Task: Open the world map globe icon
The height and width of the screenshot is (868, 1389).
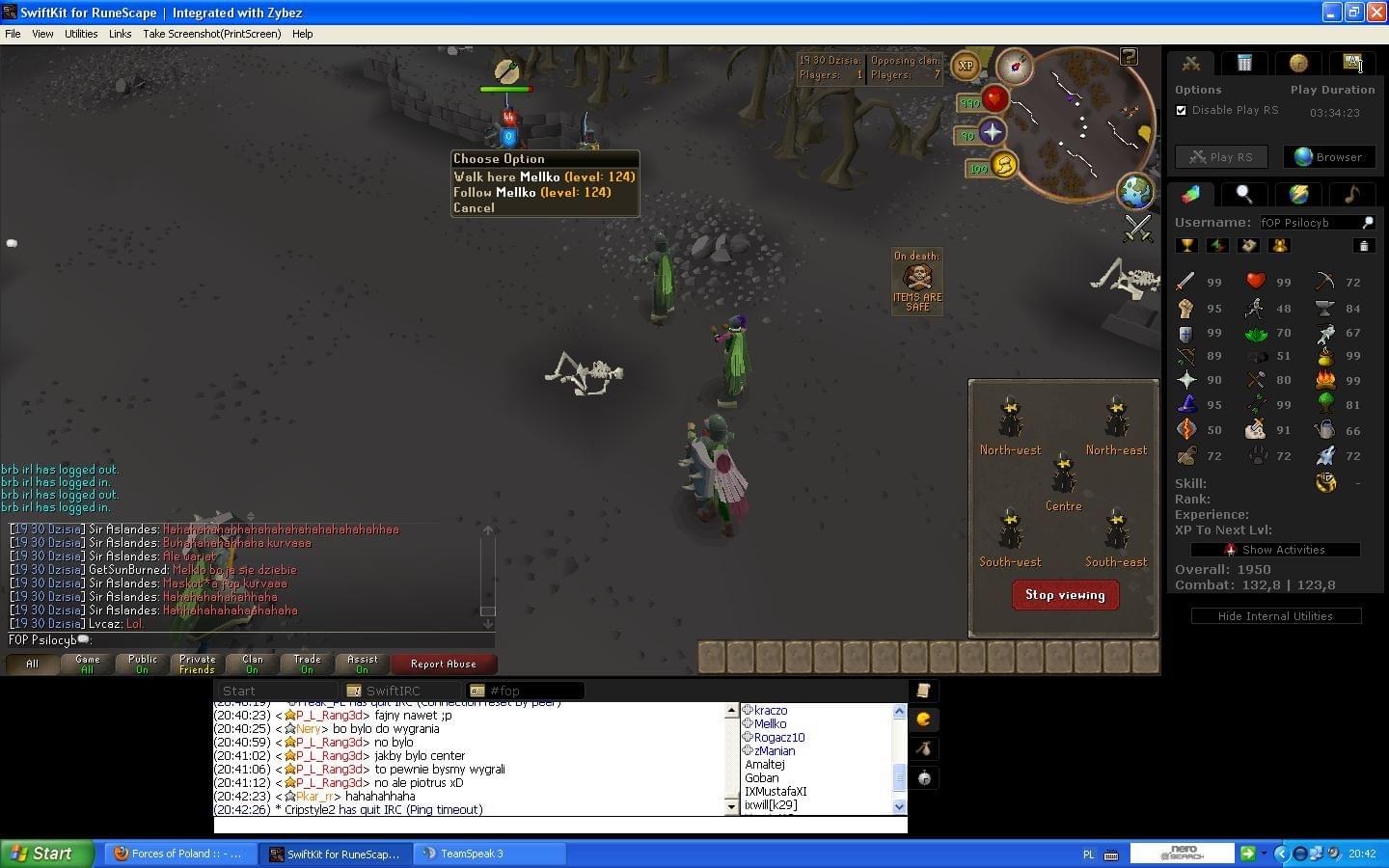Action: [x=1135, y=191]
